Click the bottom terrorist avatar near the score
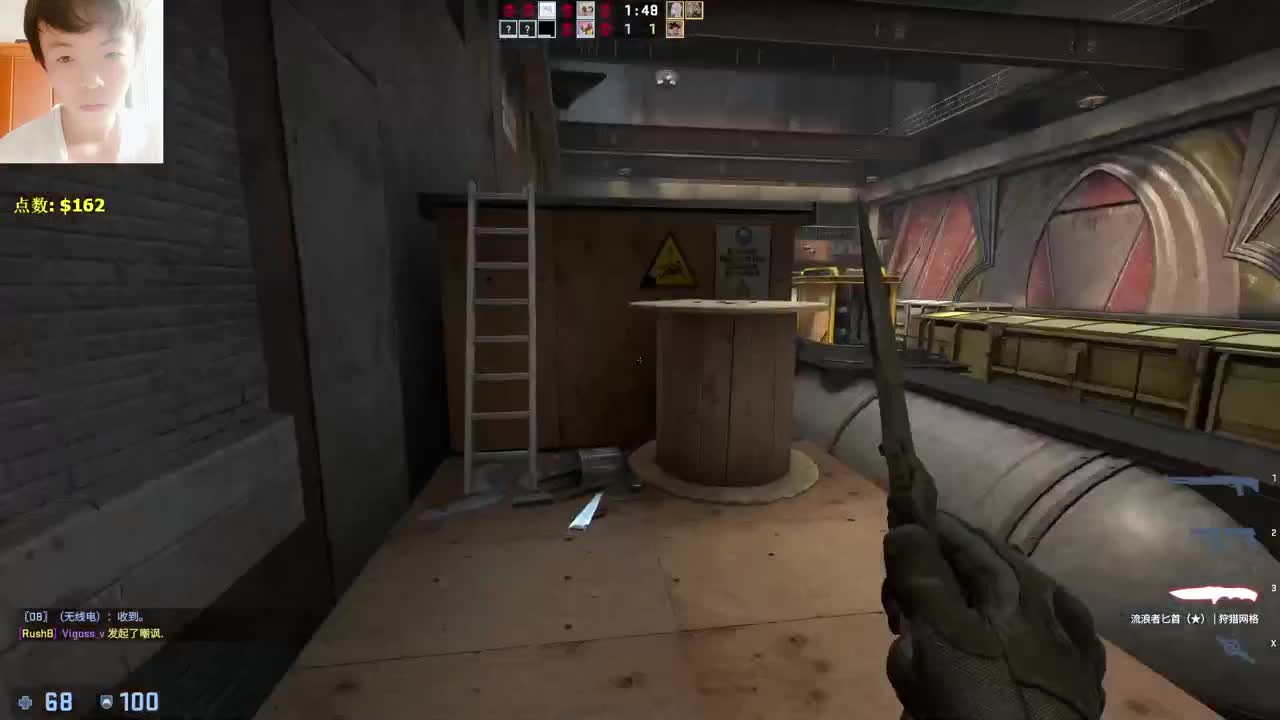This screenshot has height=720, width=1280. click(674, 28)
